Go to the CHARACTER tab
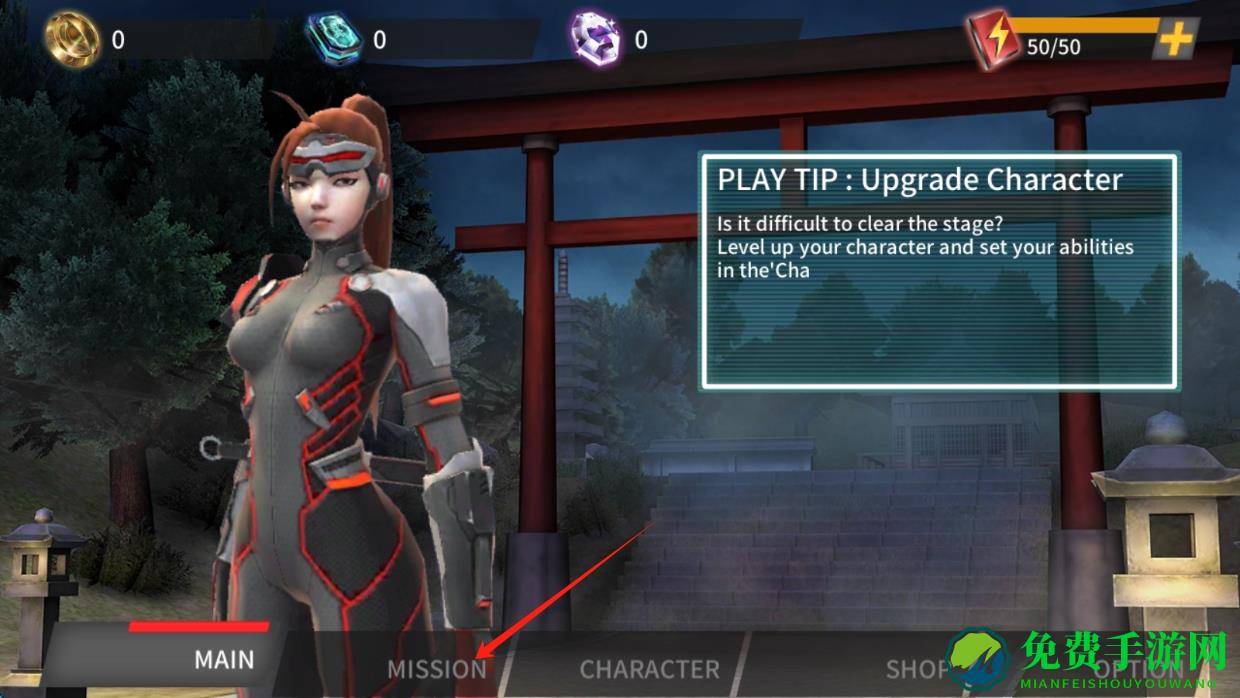1240x698 pixels. tap(649, 669)
